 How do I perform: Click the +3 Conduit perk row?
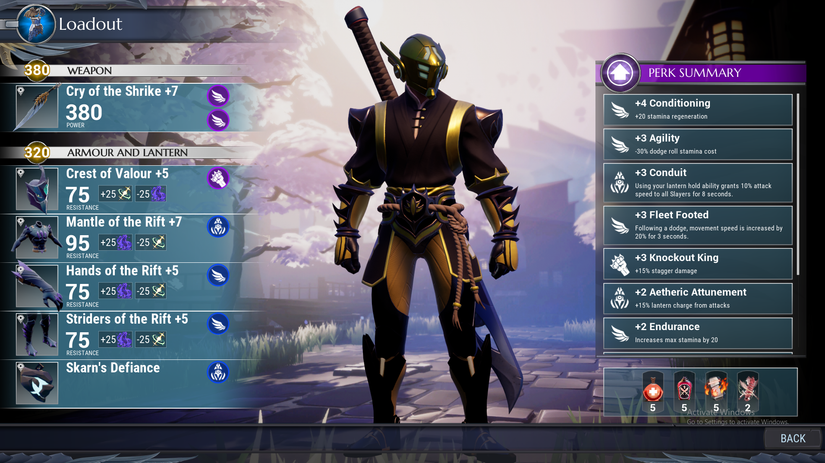coord(699,181)
